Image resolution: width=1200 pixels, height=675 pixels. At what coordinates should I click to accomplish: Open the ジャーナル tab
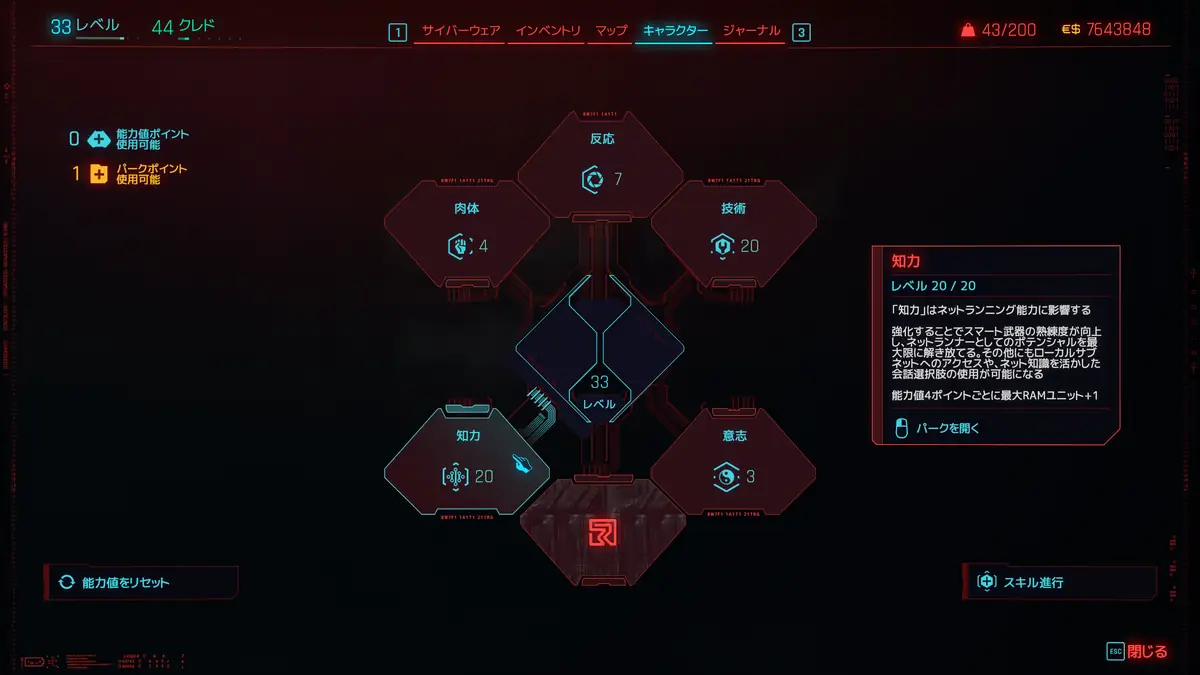point(751,31)
